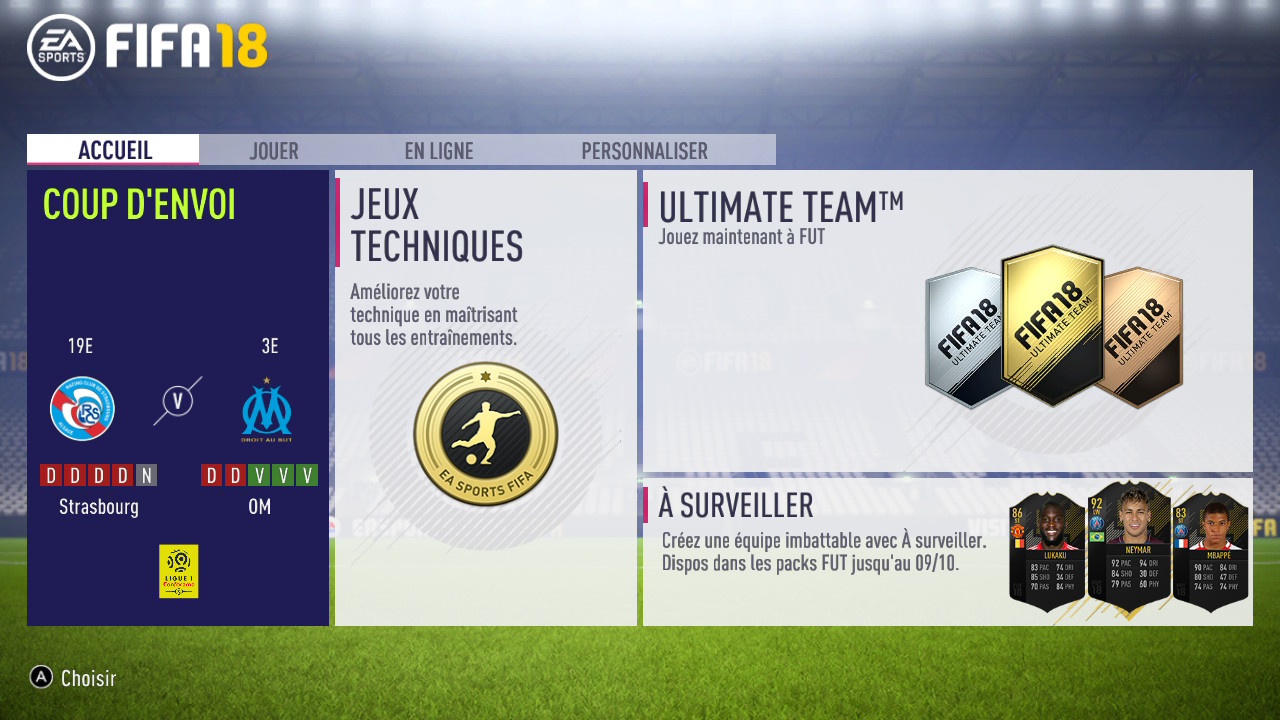Switch to the JOUER tab
The image size is (1280, 720).
tap(274, 150)
